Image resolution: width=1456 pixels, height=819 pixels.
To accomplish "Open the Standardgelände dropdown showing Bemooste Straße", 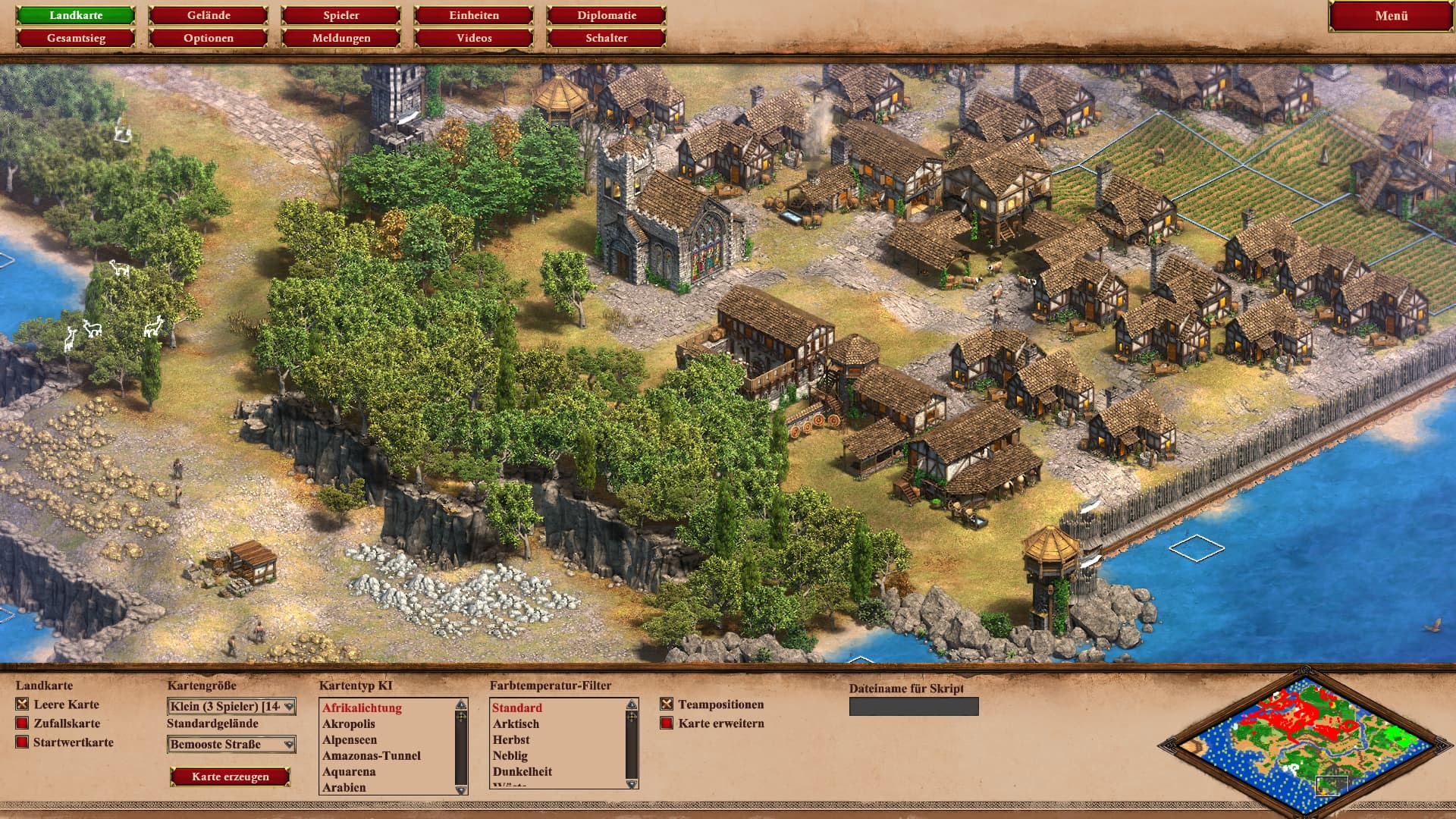I will pos(231,745).
